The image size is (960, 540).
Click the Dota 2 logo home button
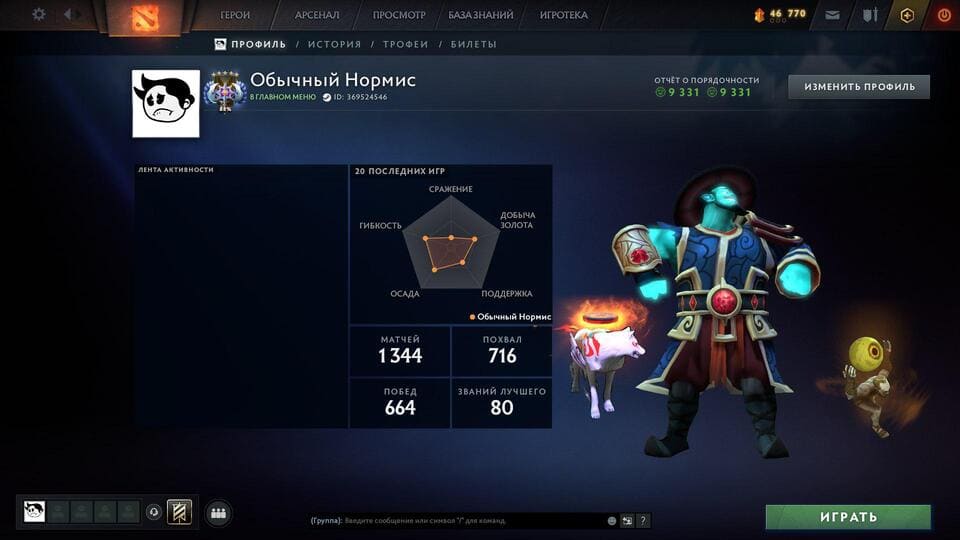(x=145, y=17)
